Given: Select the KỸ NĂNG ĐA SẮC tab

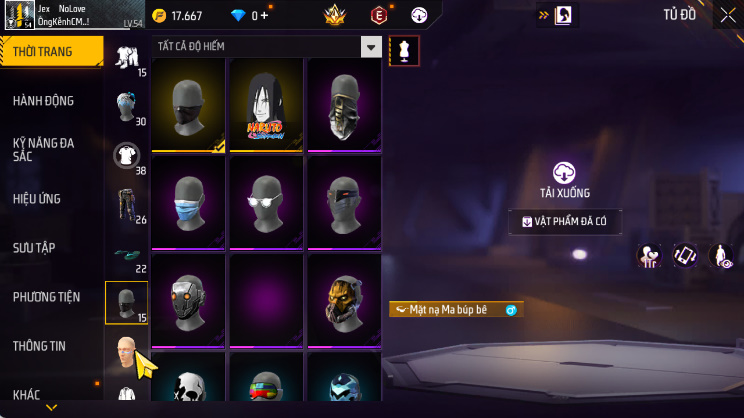Looking at the screenshot, I should tap(44, 150).
